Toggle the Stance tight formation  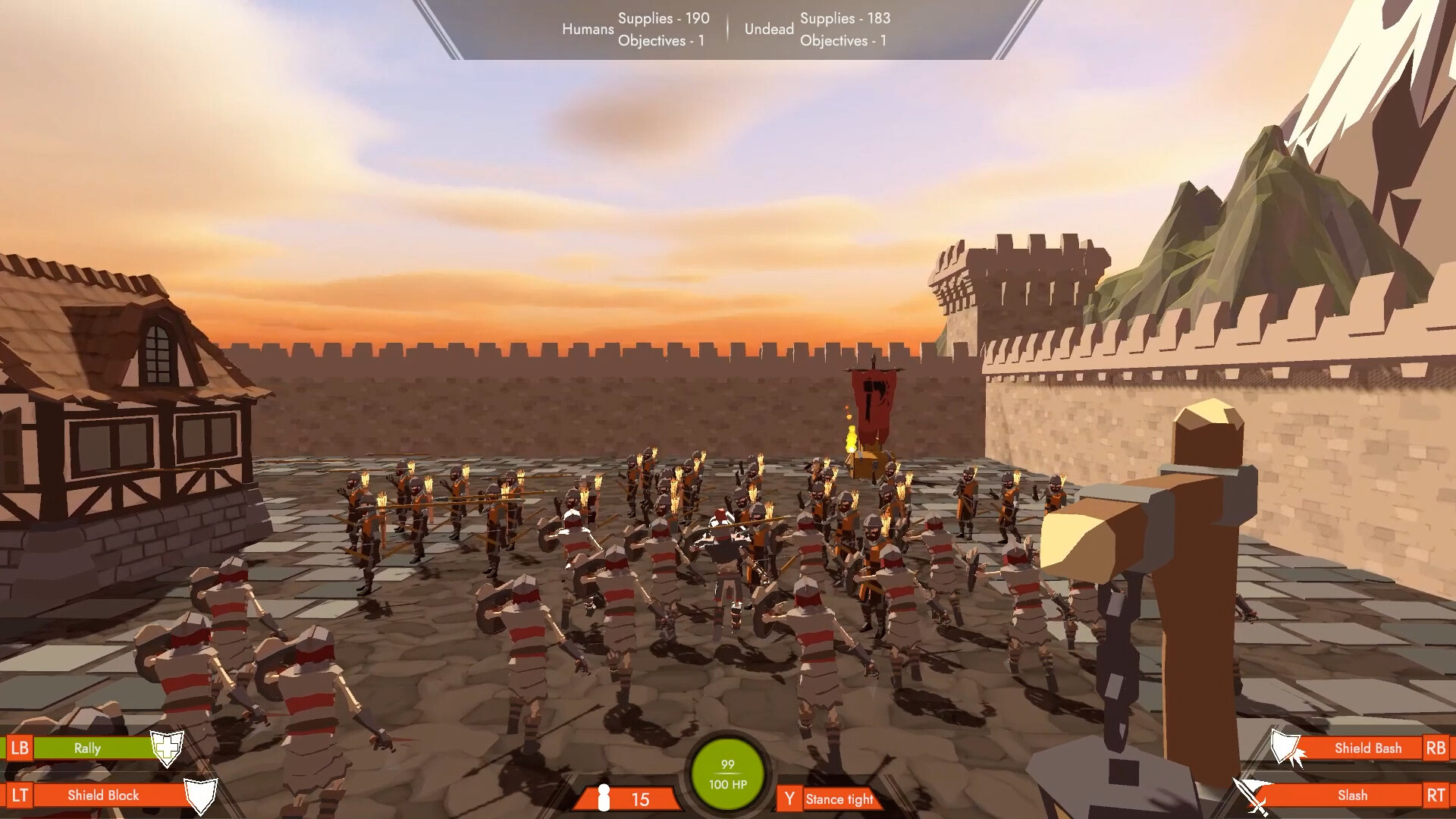pyautogui.click(x=840, y=799)
